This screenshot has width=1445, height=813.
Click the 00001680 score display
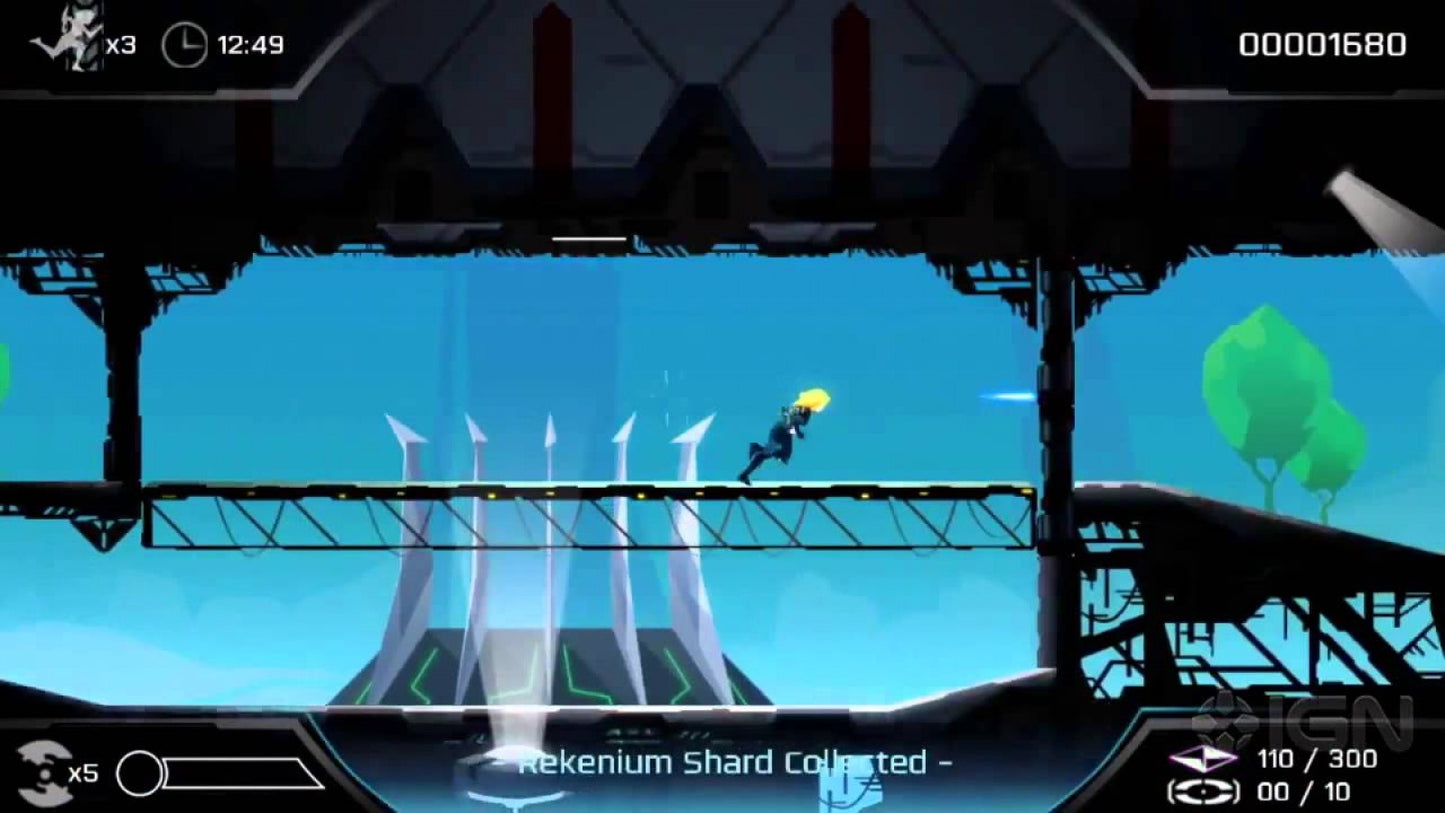[x=1321, y=44]
